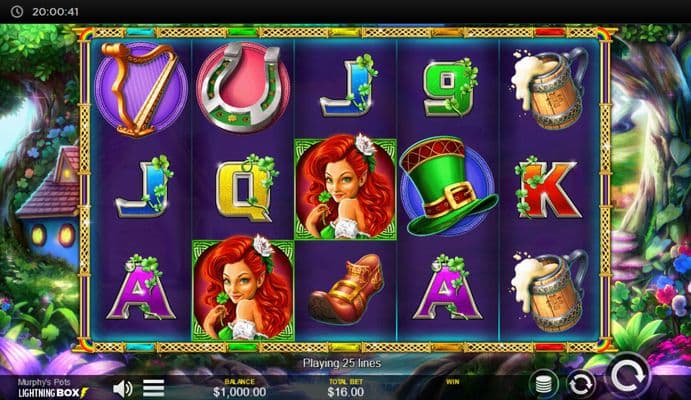691x400 pixels.
Task: Toggle the sound speaker icon
Action: 123,388
